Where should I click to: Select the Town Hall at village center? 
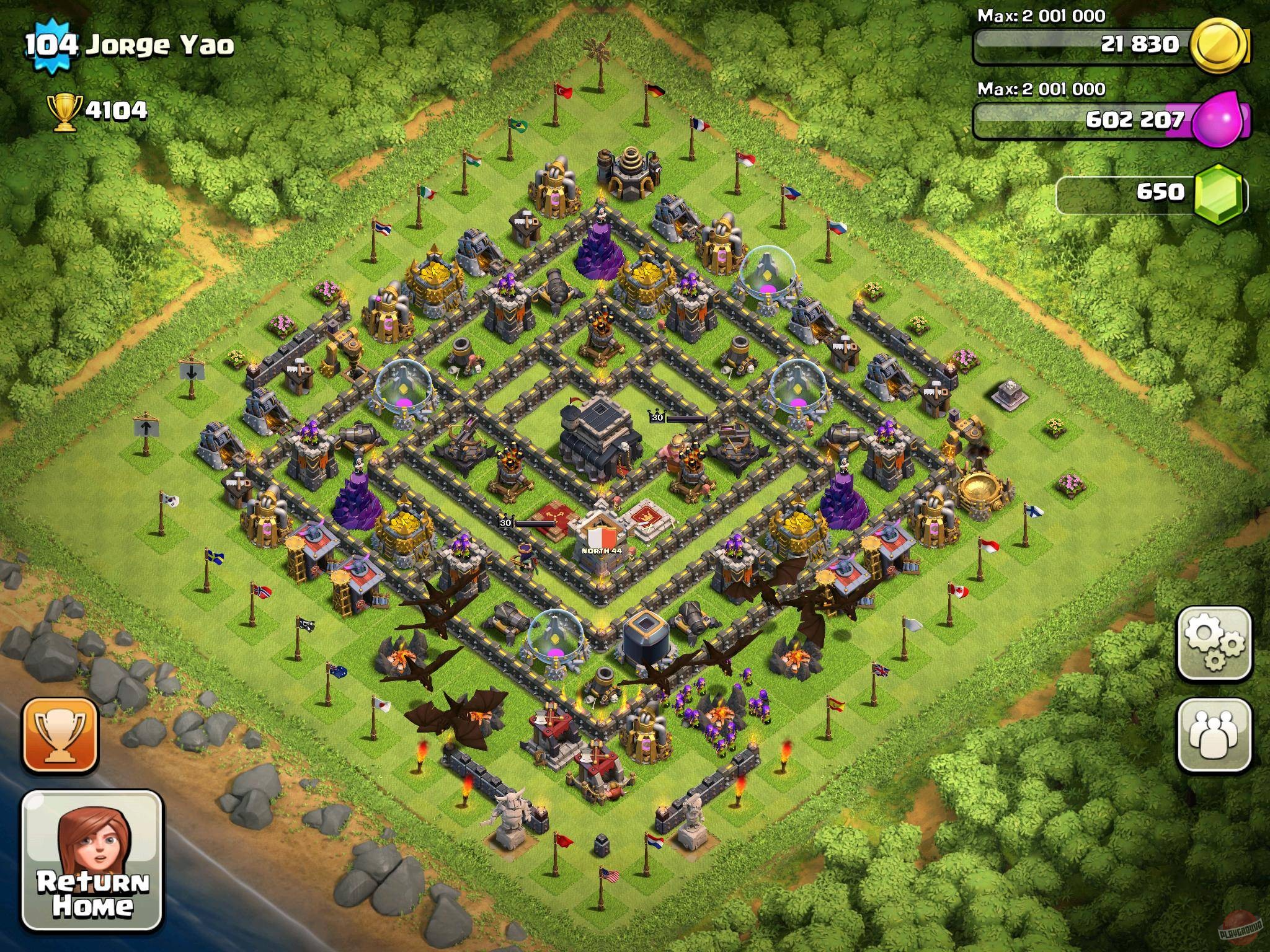(x=595, y=440)
